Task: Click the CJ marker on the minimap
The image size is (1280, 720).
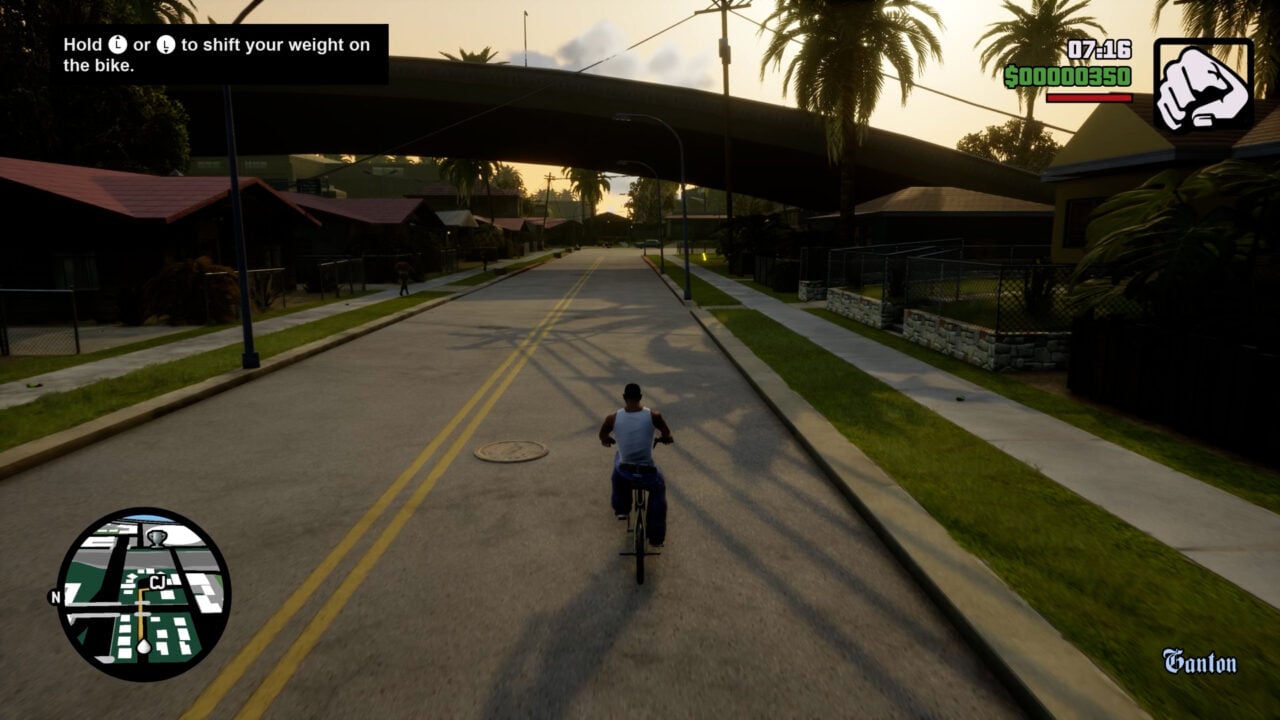Action: tap(157, 581)
